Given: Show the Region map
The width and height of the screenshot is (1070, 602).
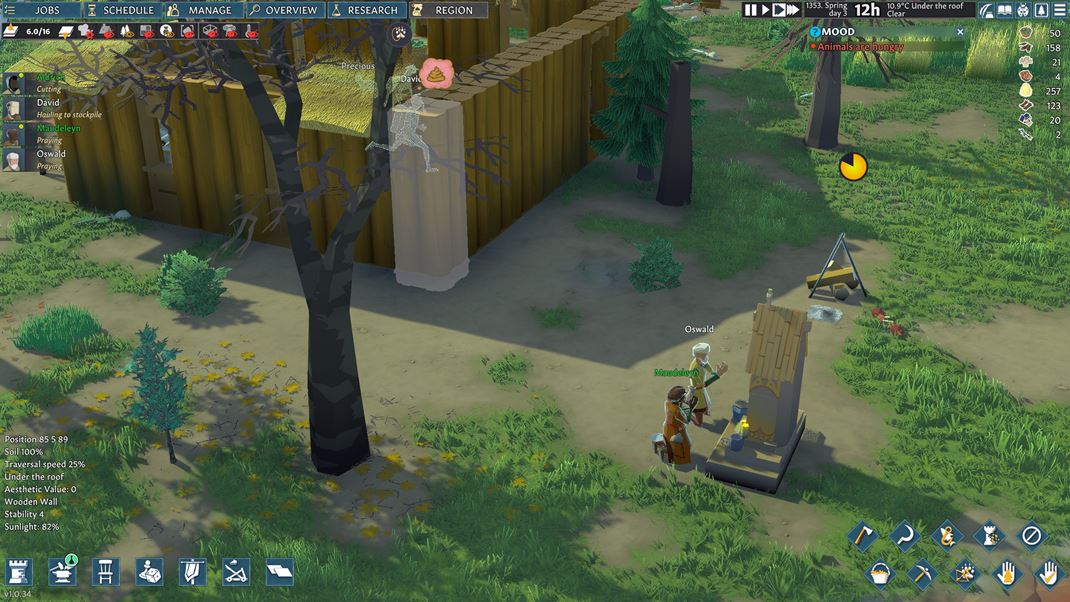Looking at the screenshot, I should (x=447, y=10).
